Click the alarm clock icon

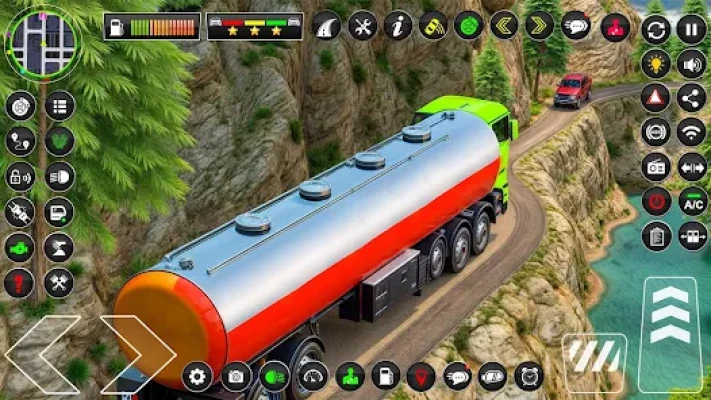click(x=529, y=376)
